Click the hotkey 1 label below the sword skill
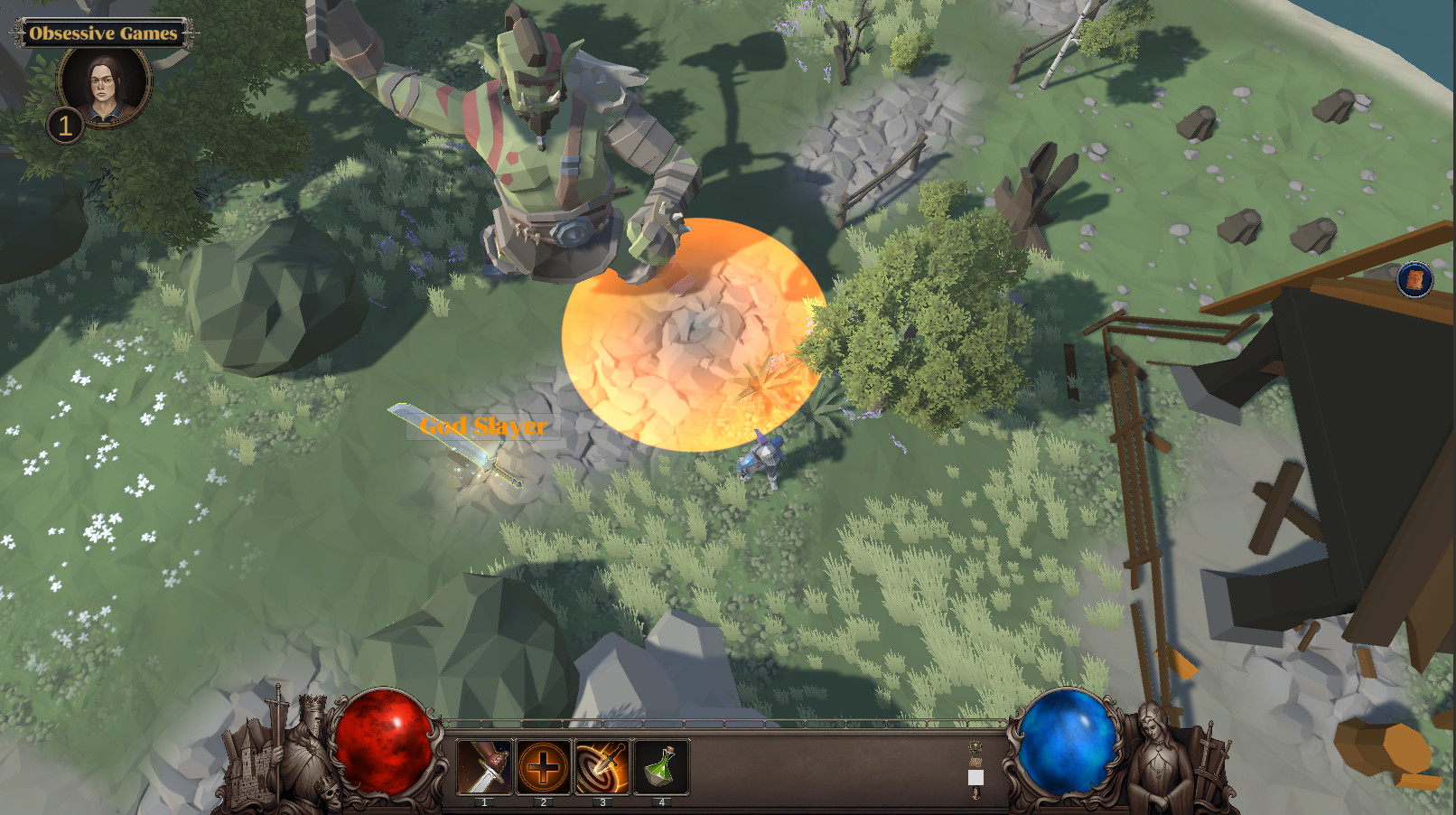Viewport: 1456px width, 815px height. pyautogui.click(x=484, y=801)
